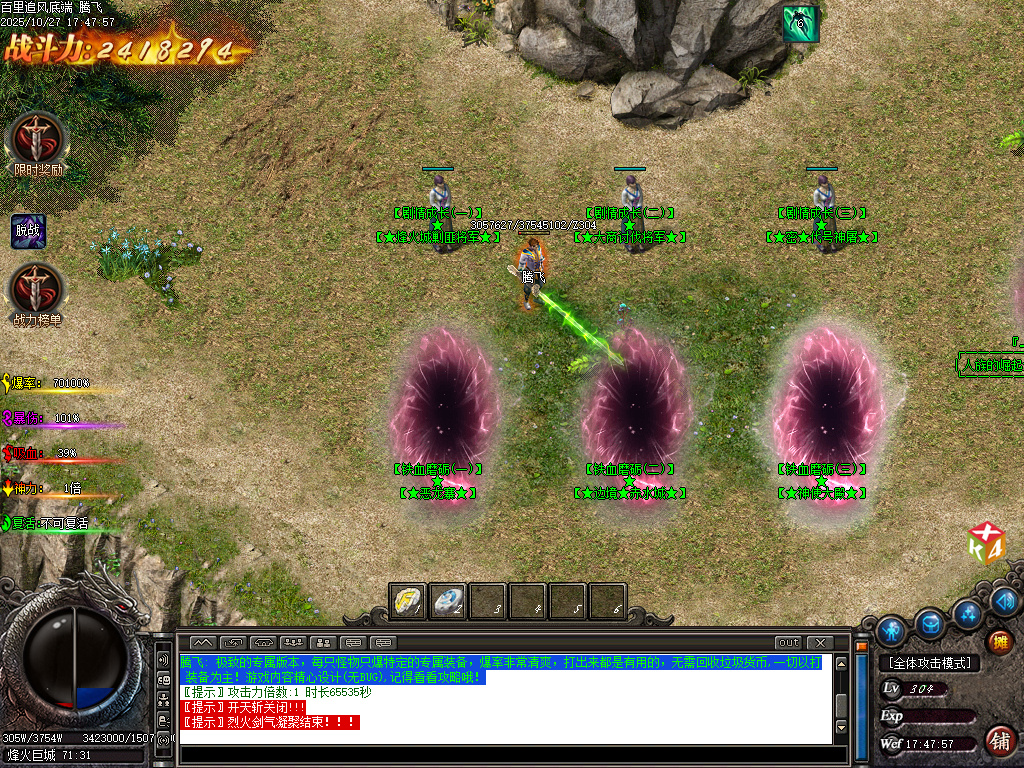
Task: Click the colorful cube icon at right edge
Action: coord(986,544)
